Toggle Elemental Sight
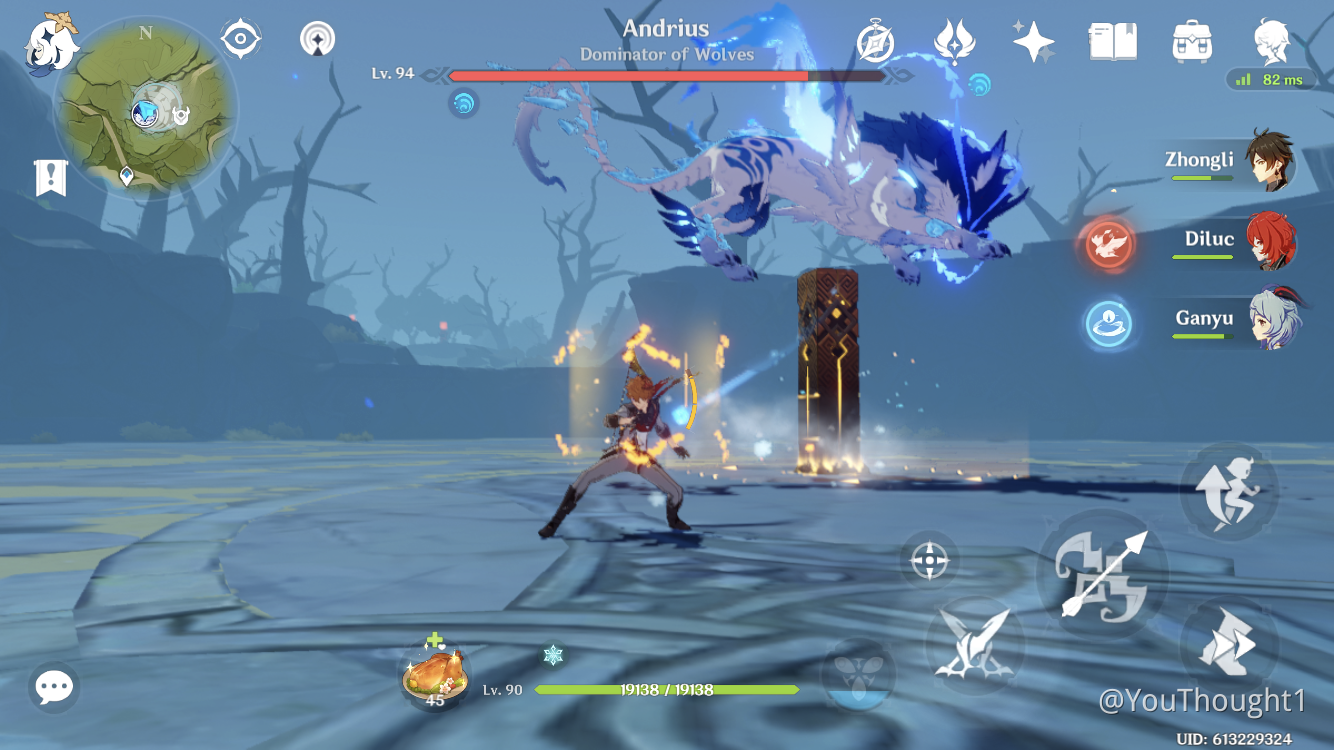This screenshot has height=750, width=1334. click(x=239, y=38)
